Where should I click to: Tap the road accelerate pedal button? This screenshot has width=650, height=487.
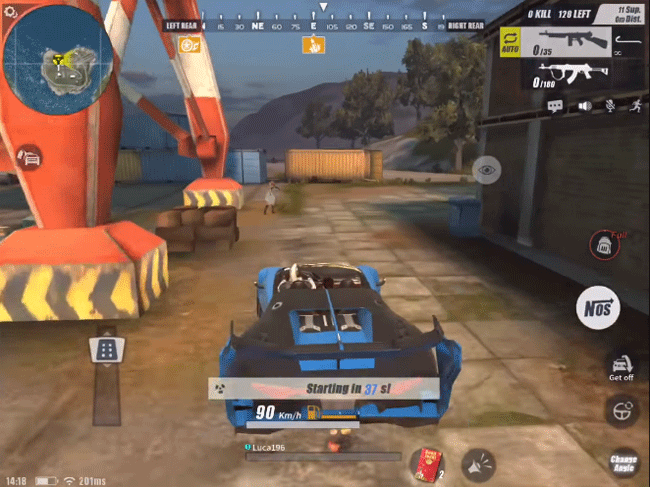106,349
